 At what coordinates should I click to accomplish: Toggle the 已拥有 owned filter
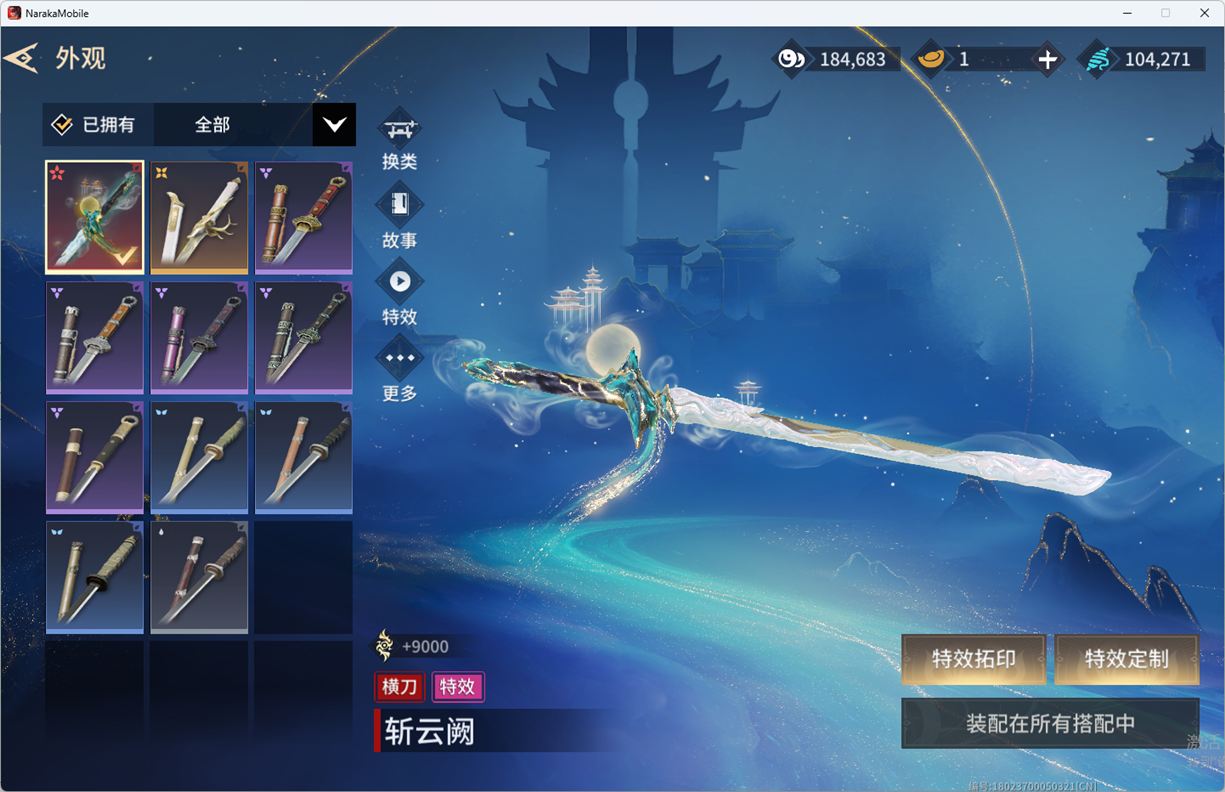click(x=63, y=125)
